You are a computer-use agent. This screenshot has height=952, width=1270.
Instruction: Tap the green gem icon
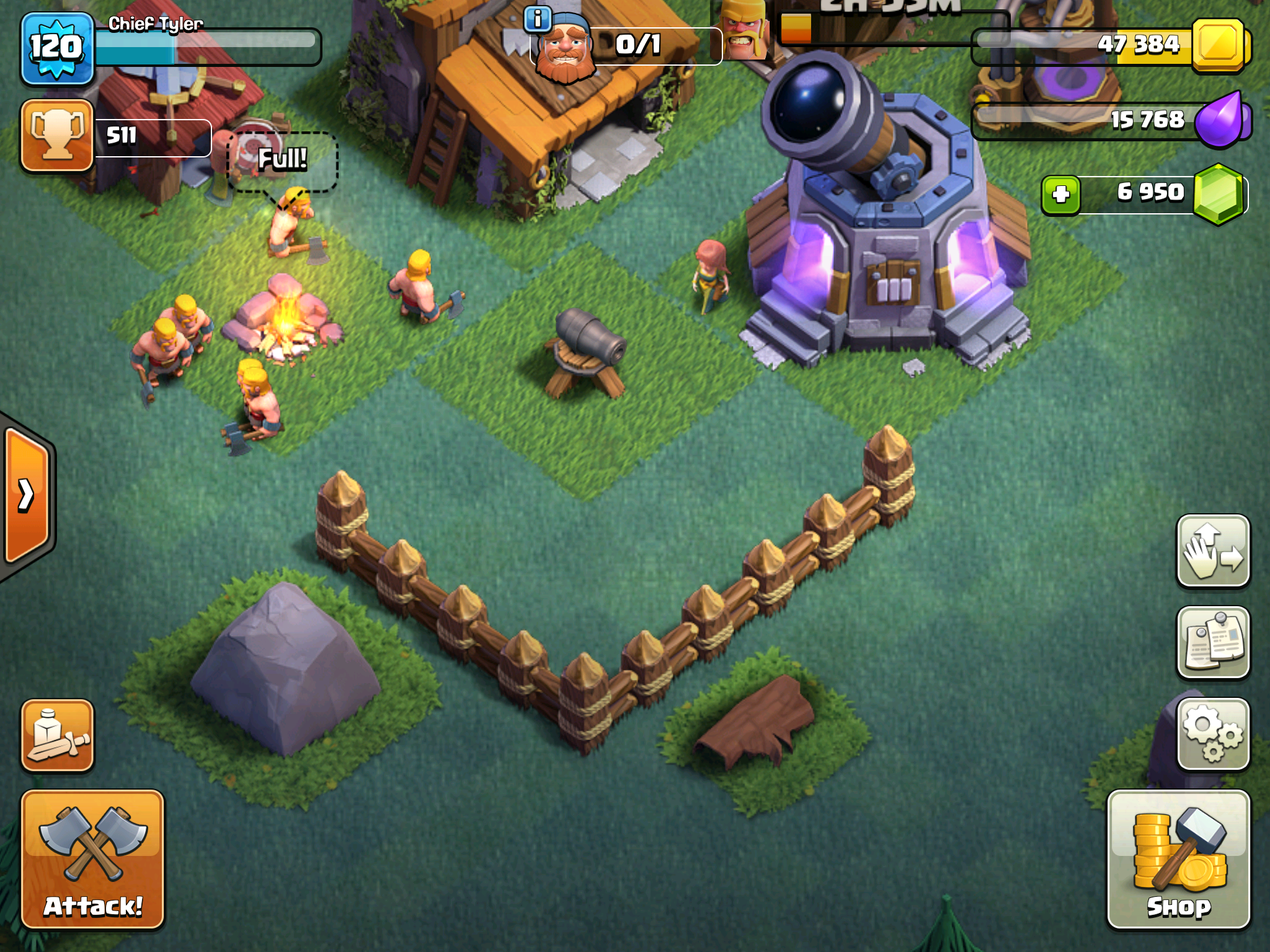click(1218, 195)
